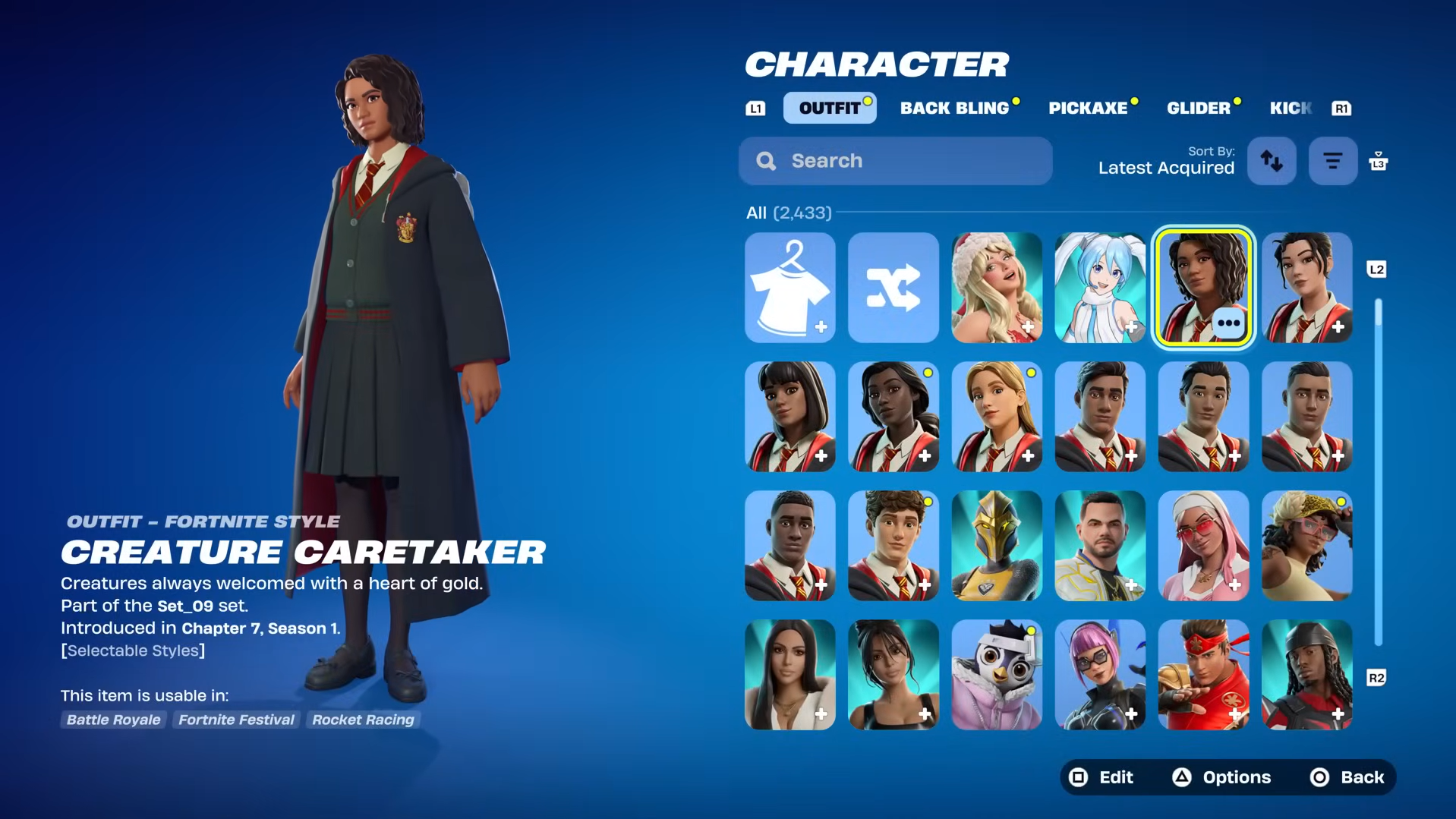Pick the blue-haired anime girl outfit

(1099, 288)
